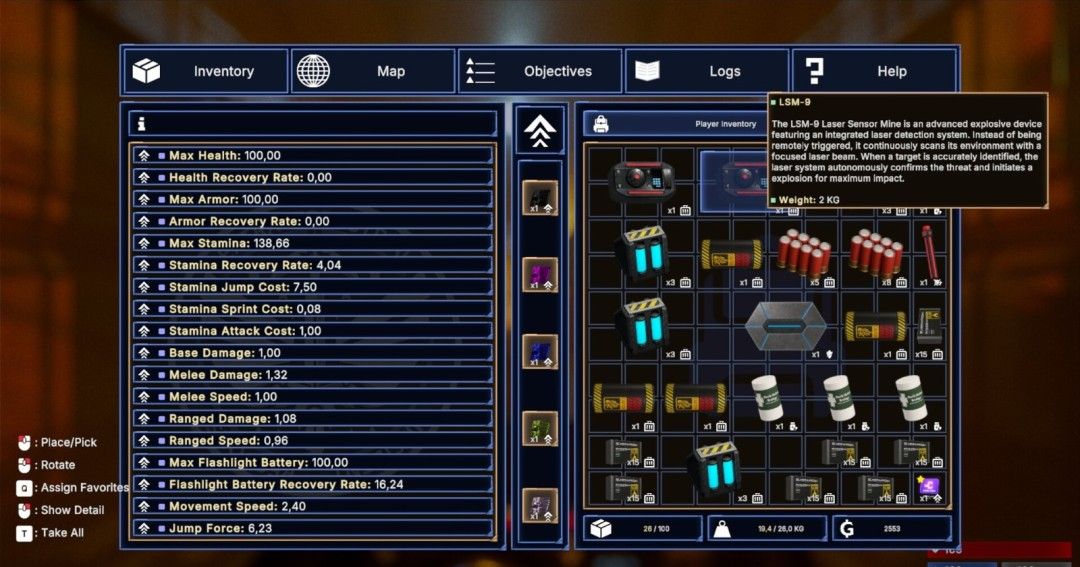Viewport: 1080px width, 567px height.
Task: Select the purple upgrade module slot
Action: [540, 274]
